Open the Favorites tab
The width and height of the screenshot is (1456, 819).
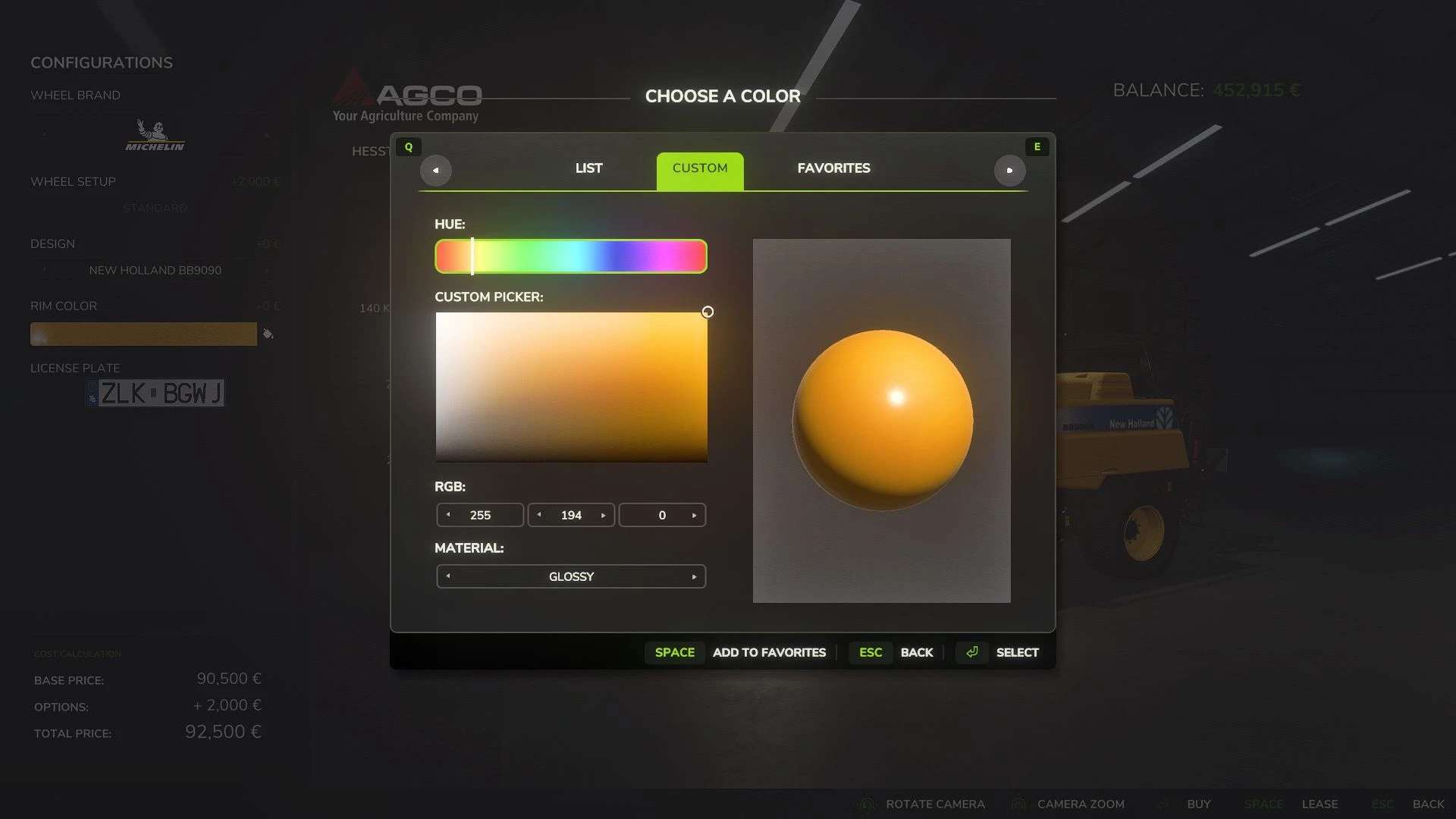tap(833, 168)
